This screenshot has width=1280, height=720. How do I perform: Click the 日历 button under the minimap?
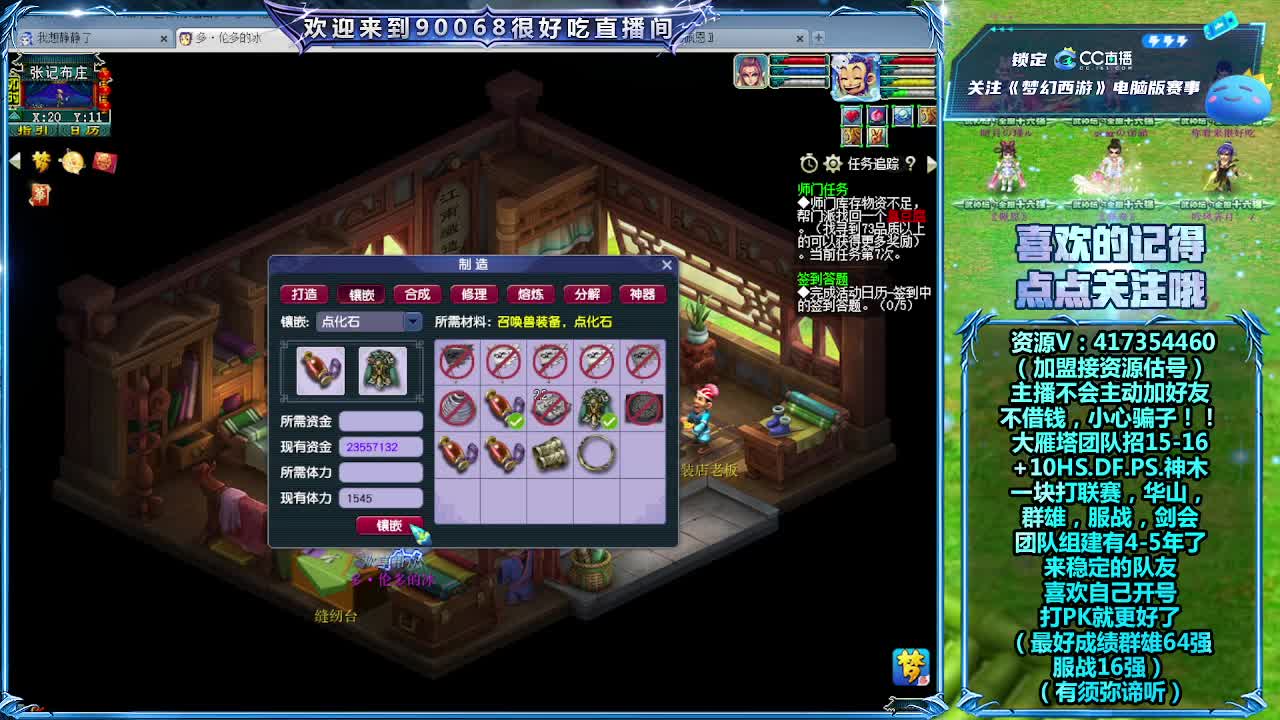coord(85,130)
